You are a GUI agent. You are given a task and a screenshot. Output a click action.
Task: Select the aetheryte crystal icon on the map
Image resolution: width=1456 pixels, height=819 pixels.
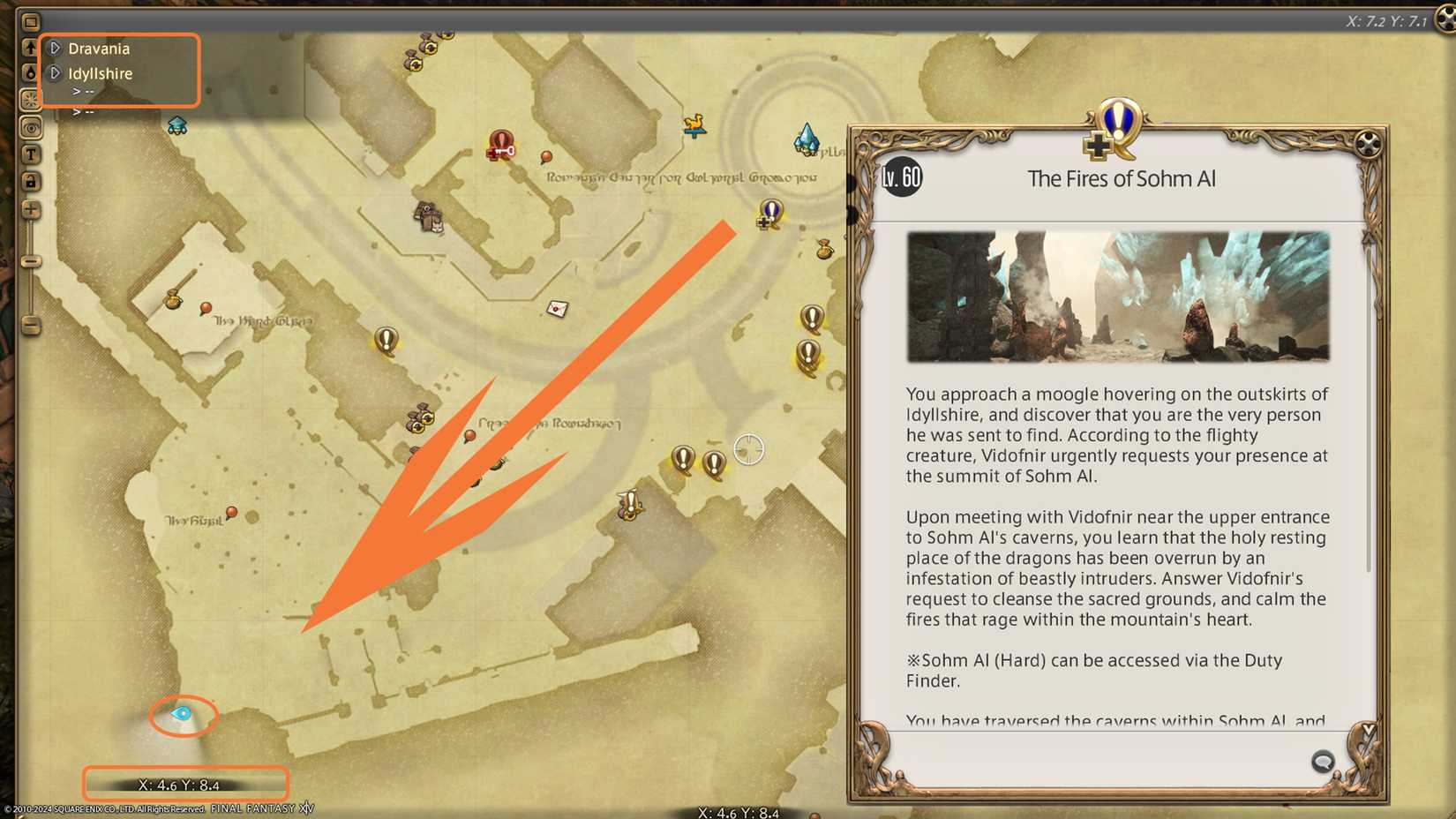click(807, 139)
